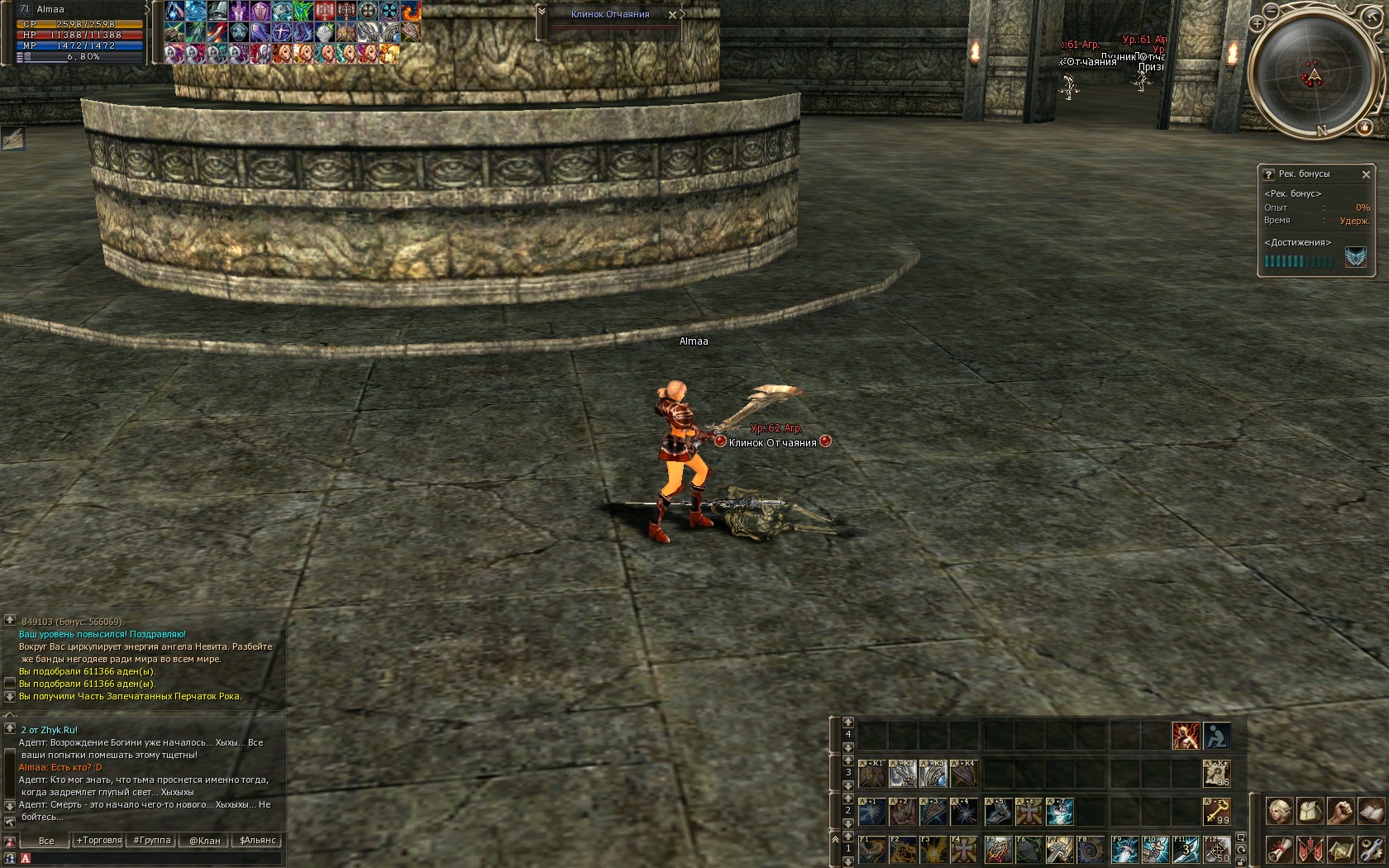Open the inventory backpack icon
1389x868 pixels.
tap(1310, 811)
